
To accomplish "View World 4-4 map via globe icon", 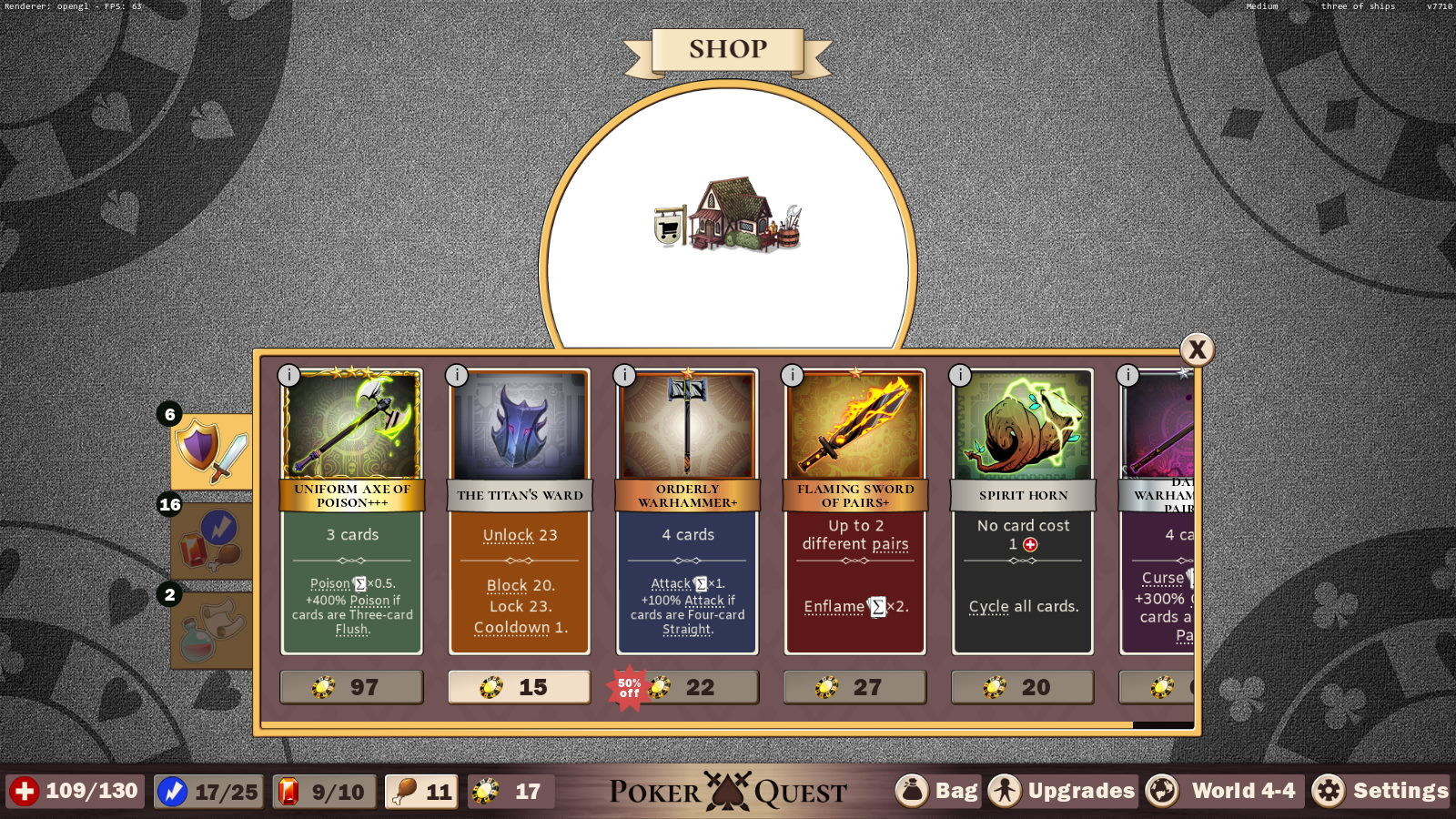I will (1224, 791).
